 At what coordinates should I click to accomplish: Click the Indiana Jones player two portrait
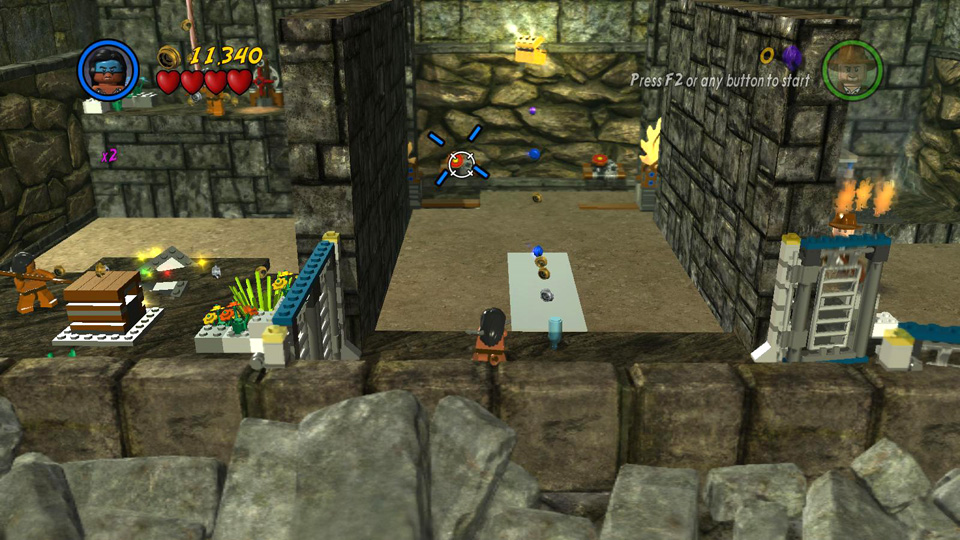coord(852,70)
